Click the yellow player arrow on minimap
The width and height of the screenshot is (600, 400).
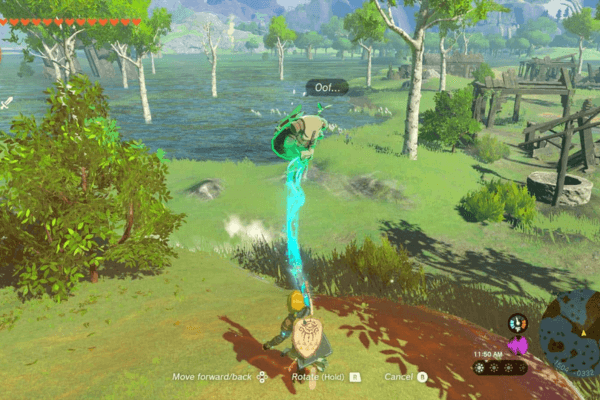coord(583,331)
